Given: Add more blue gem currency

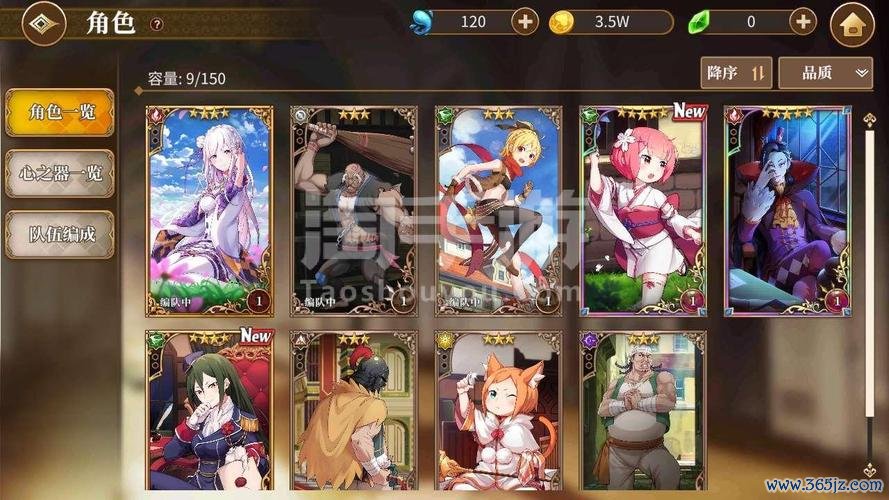Looking at the screenshot, I should click(525, 21).
